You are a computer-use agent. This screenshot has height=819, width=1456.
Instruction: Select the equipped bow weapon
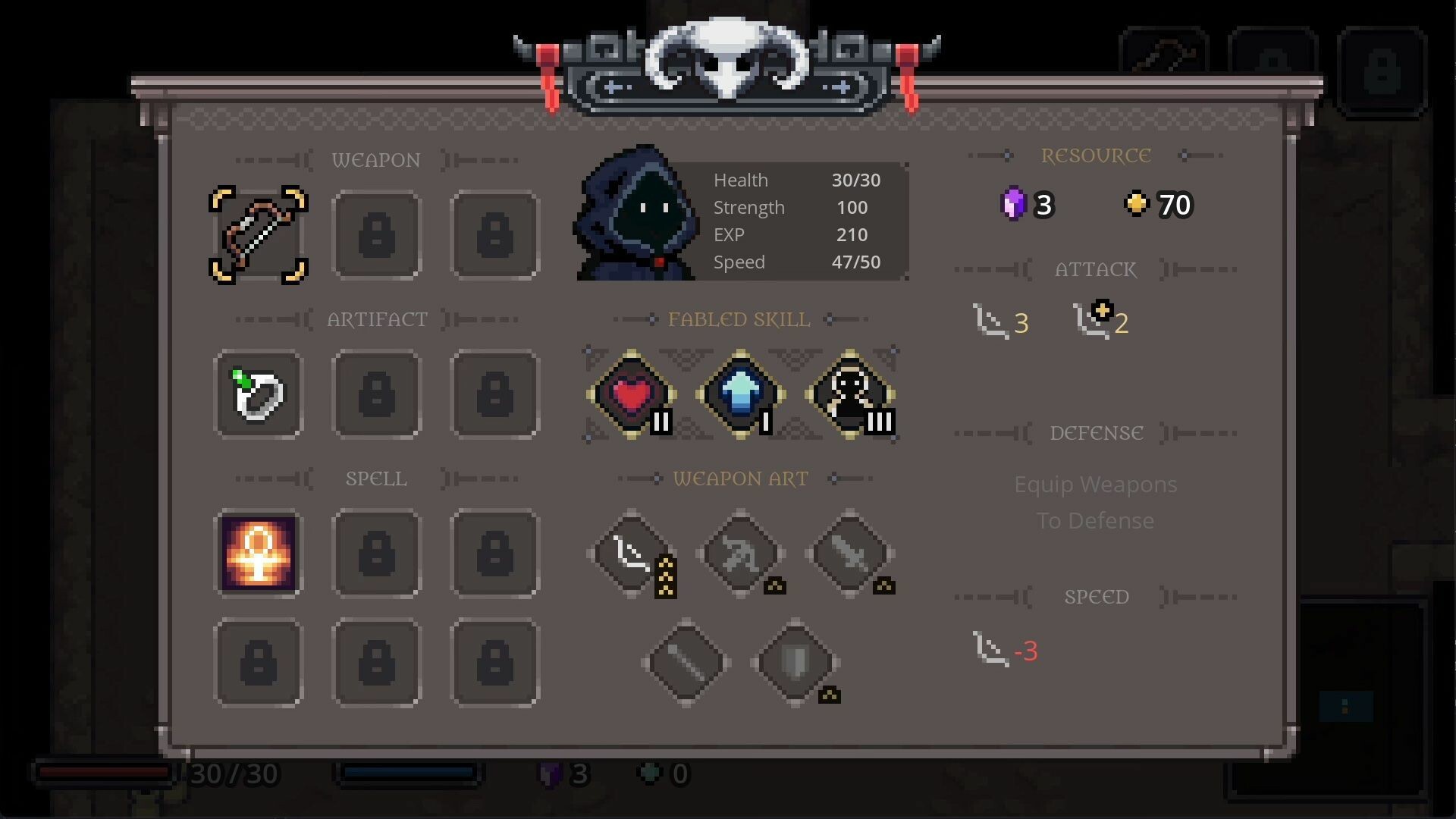tap(259, 235)
